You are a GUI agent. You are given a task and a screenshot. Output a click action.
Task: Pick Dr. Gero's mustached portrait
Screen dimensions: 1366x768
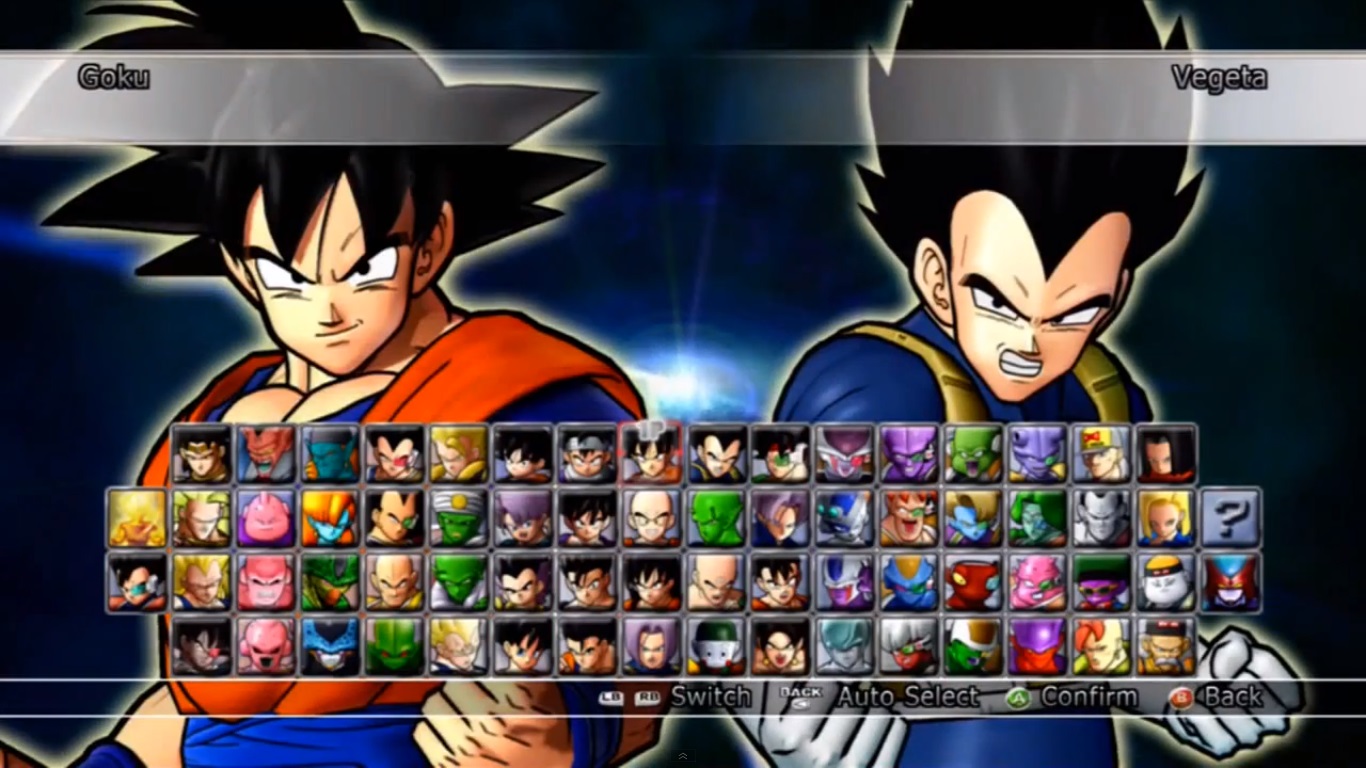click(1165, 646)
